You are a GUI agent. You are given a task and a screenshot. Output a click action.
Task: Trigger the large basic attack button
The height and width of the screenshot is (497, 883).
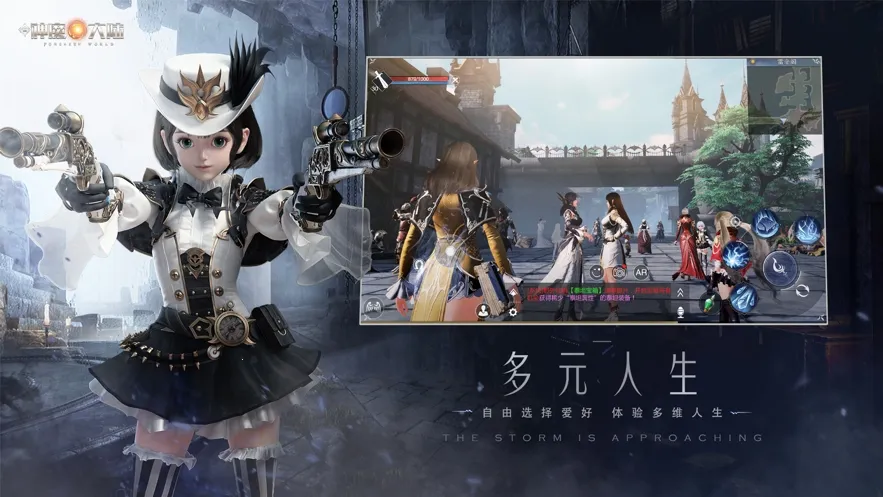(779, 267)
